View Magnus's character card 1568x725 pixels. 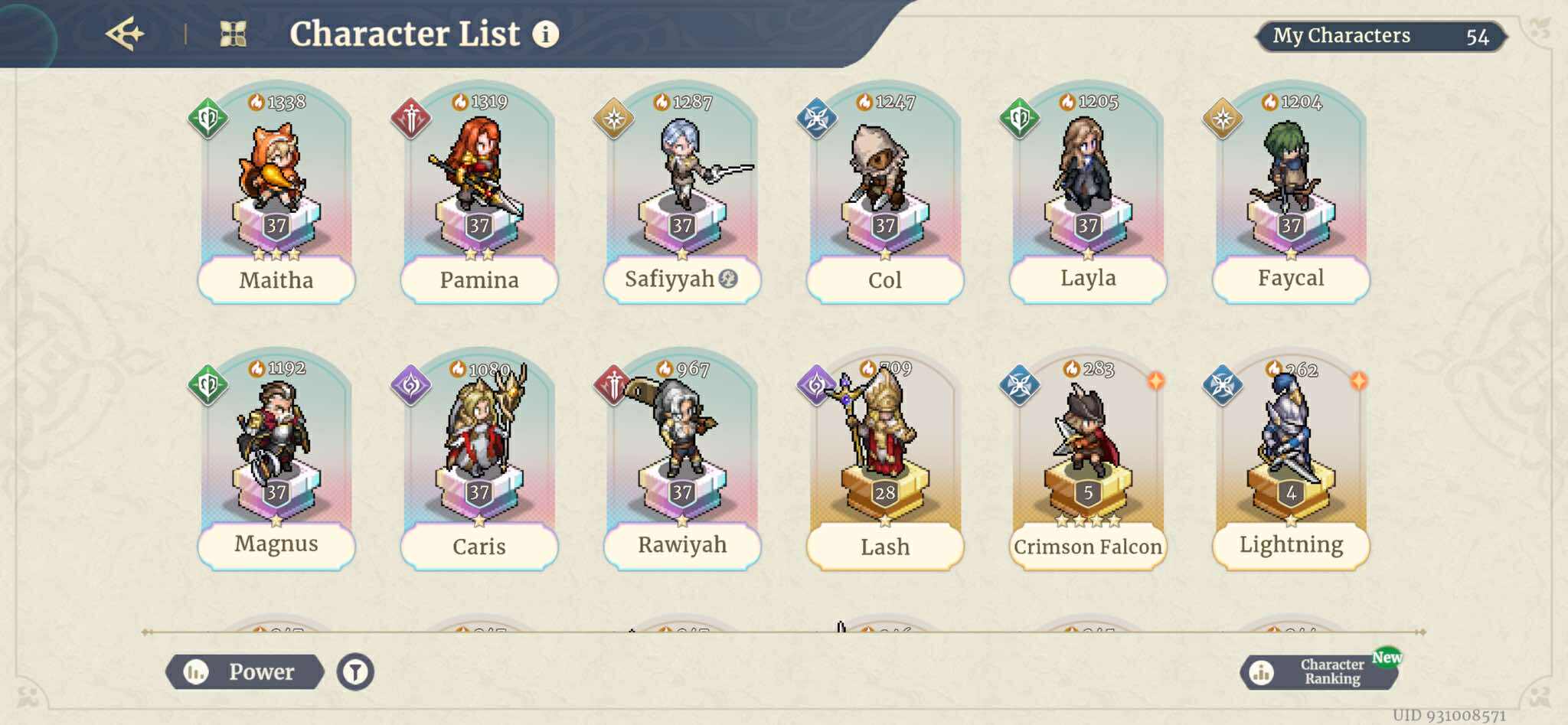tap(276, 459)
